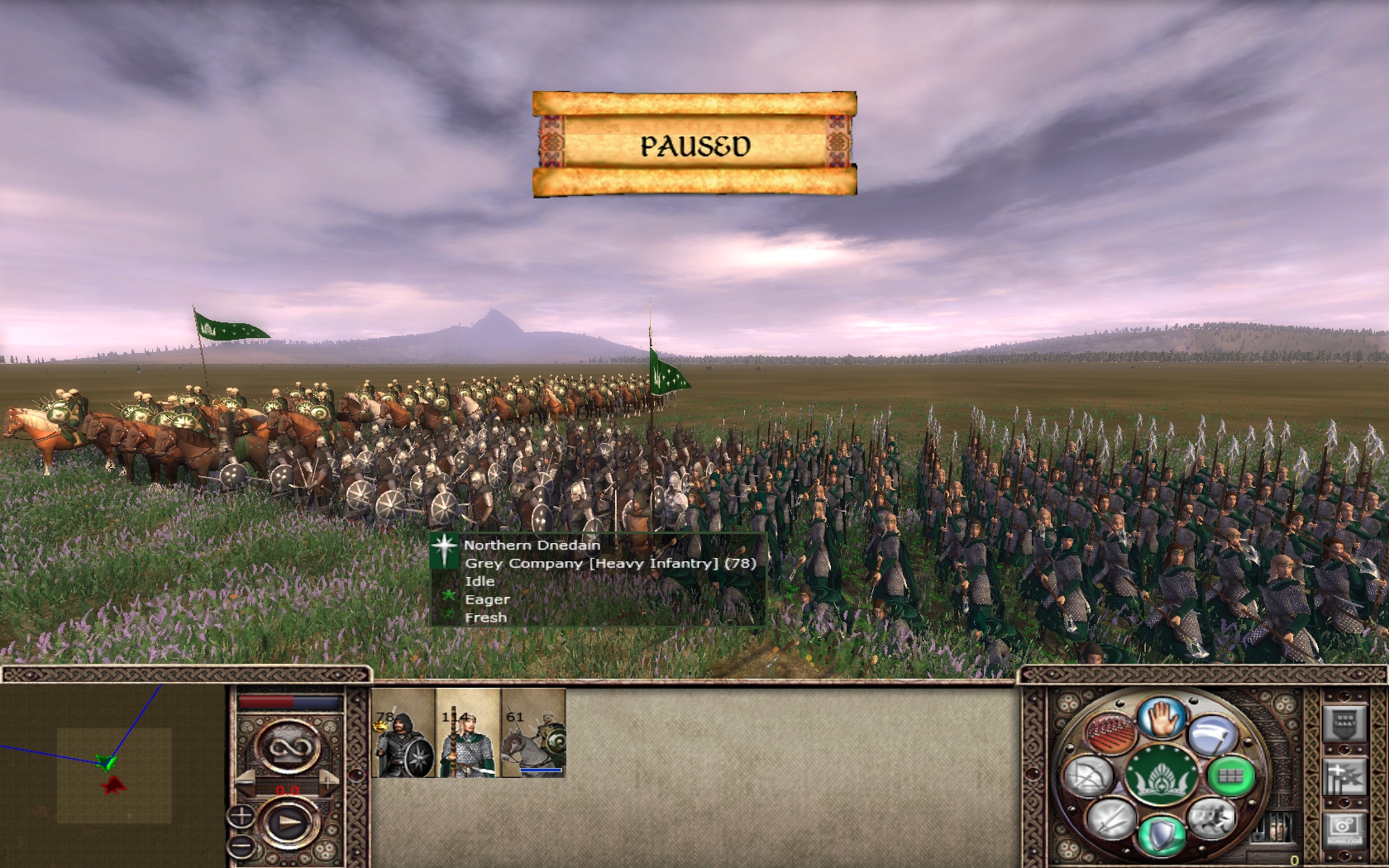
Task: Toggle the loose formation button
Action: (1110, 732)
